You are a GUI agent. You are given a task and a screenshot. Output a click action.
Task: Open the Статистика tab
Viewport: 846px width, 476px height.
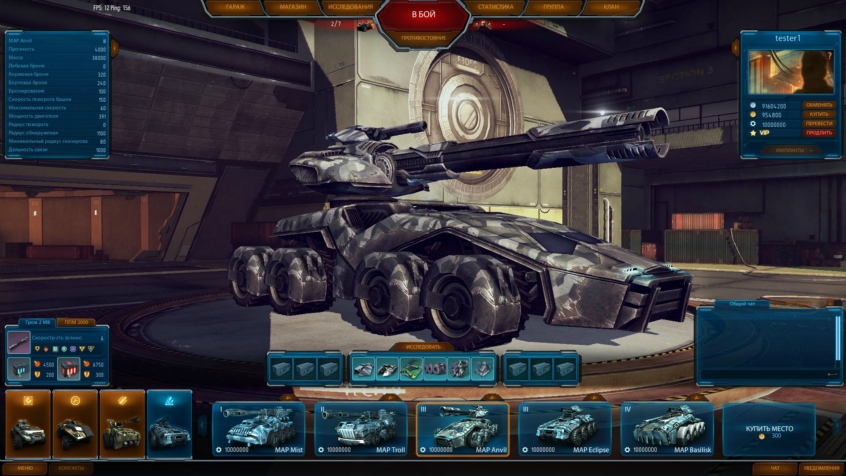click(496, 7)
